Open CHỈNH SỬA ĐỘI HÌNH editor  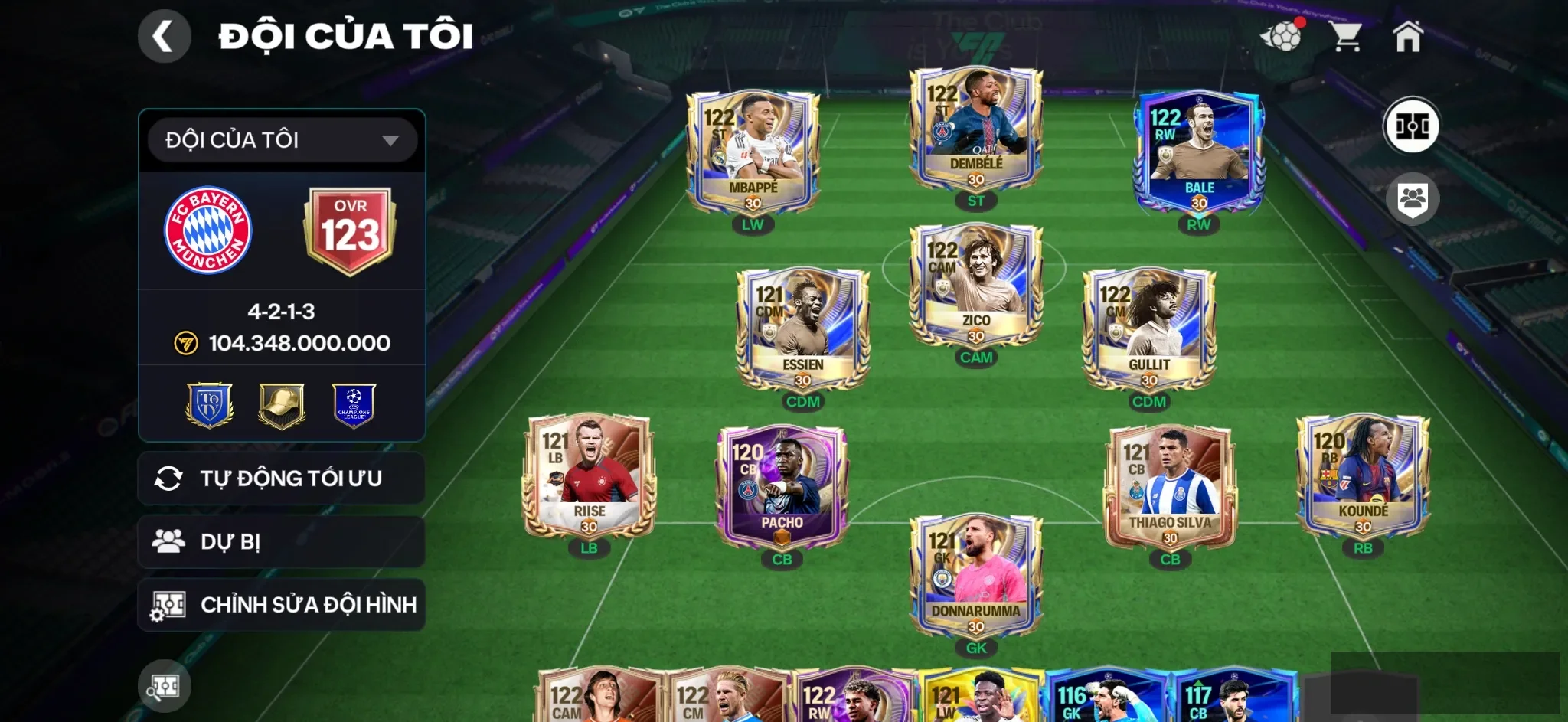pos(280,603)
